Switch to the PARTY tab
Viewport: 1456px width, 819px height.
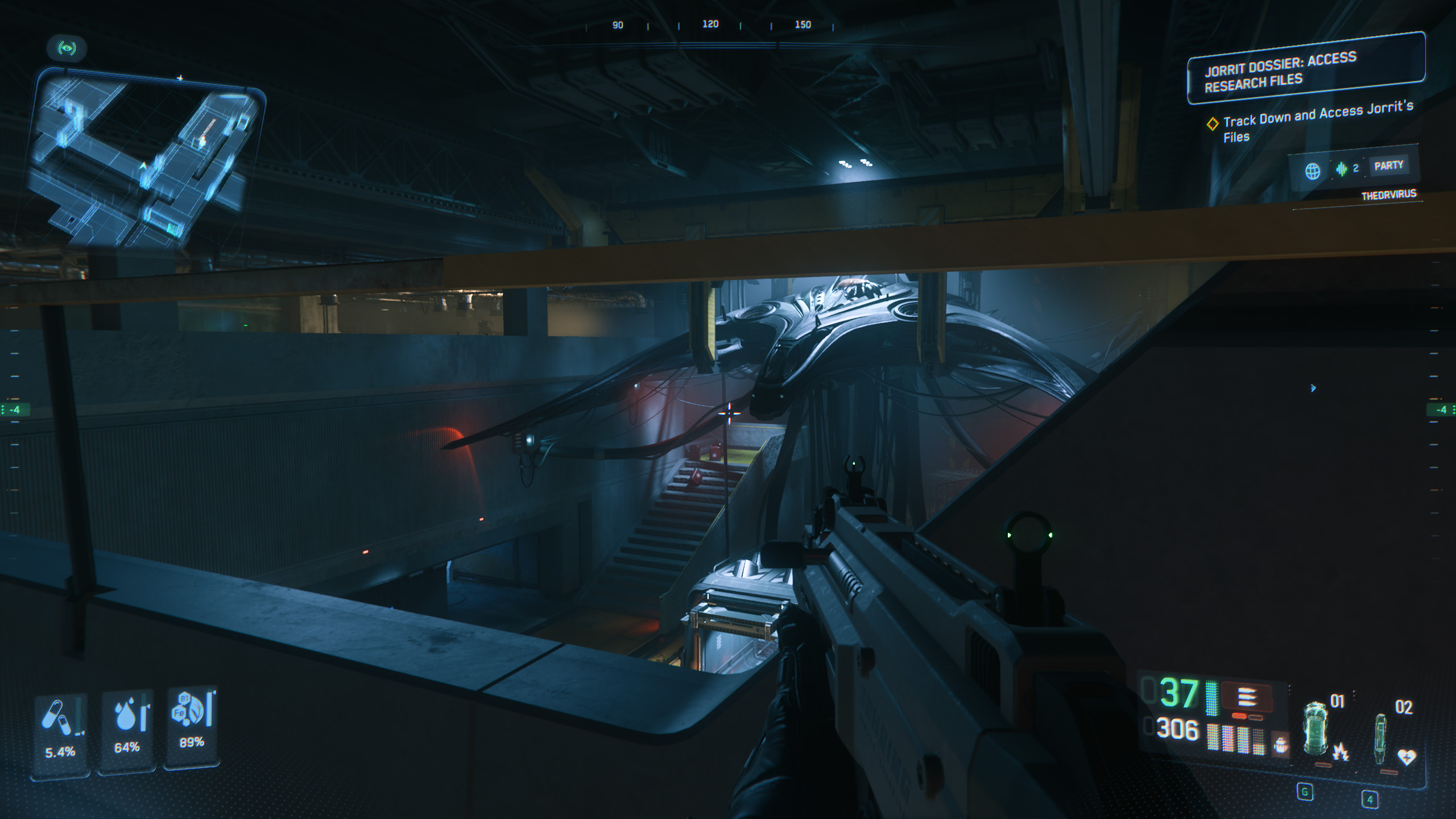click(1388, 166)
